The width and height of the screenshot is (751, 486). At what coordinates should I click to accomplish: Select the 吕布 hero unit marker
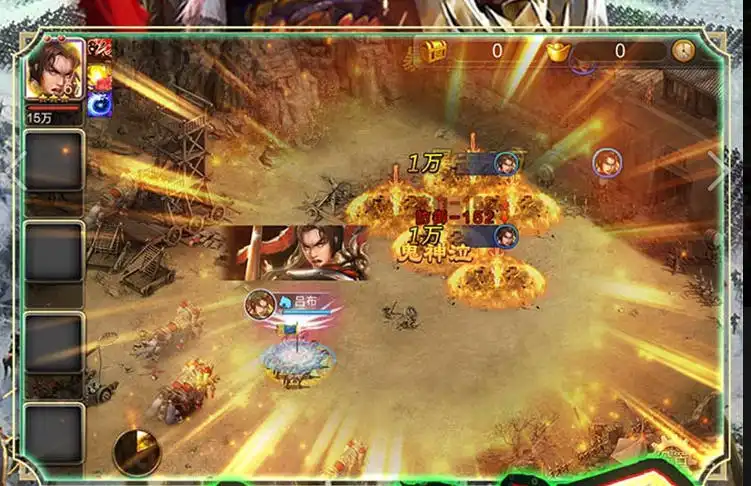coord(262,303)
